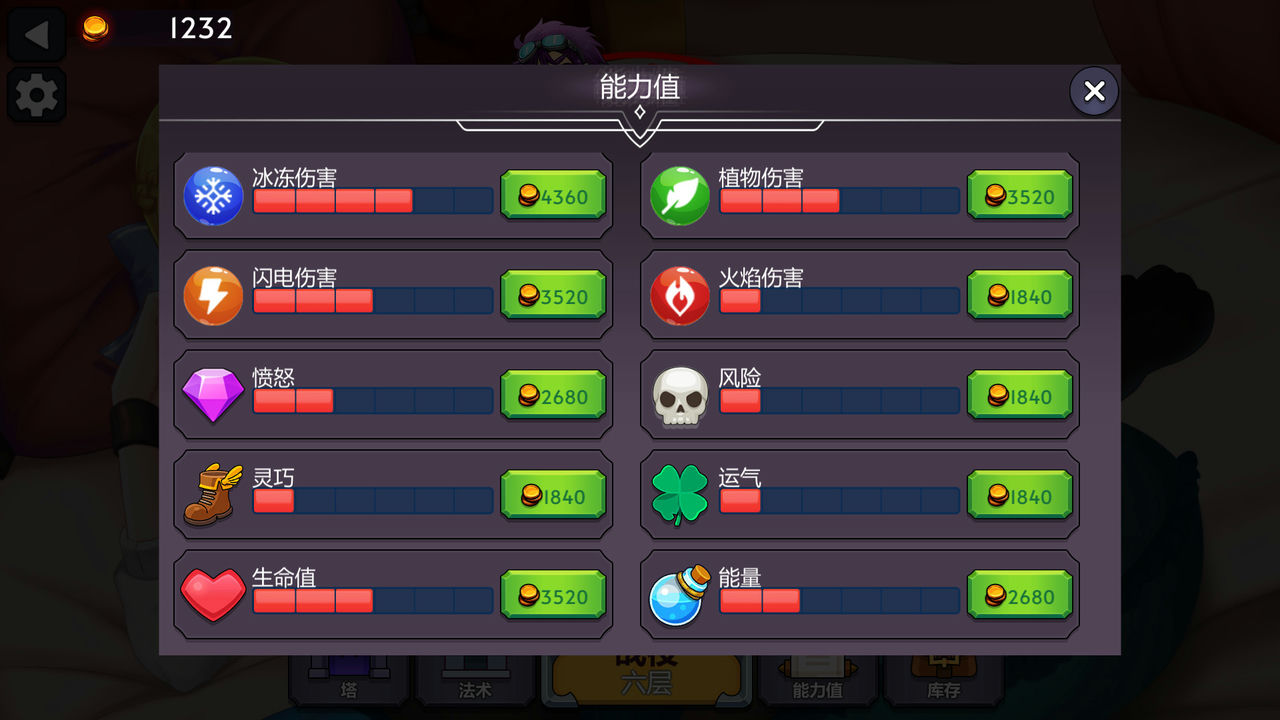The width and height of the screenshot is (1280, 720).
Task: Click the potion bottle icon for 能量
Action: click(680, 595)
